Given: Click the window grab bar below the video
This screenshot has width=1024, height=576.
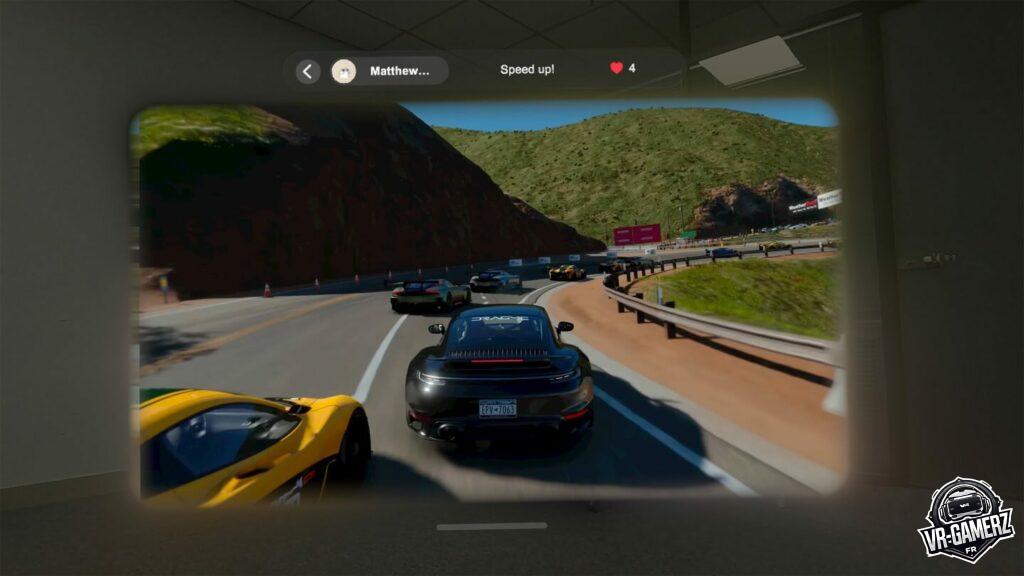Looking at the screenshot, I should pos(491,526).
